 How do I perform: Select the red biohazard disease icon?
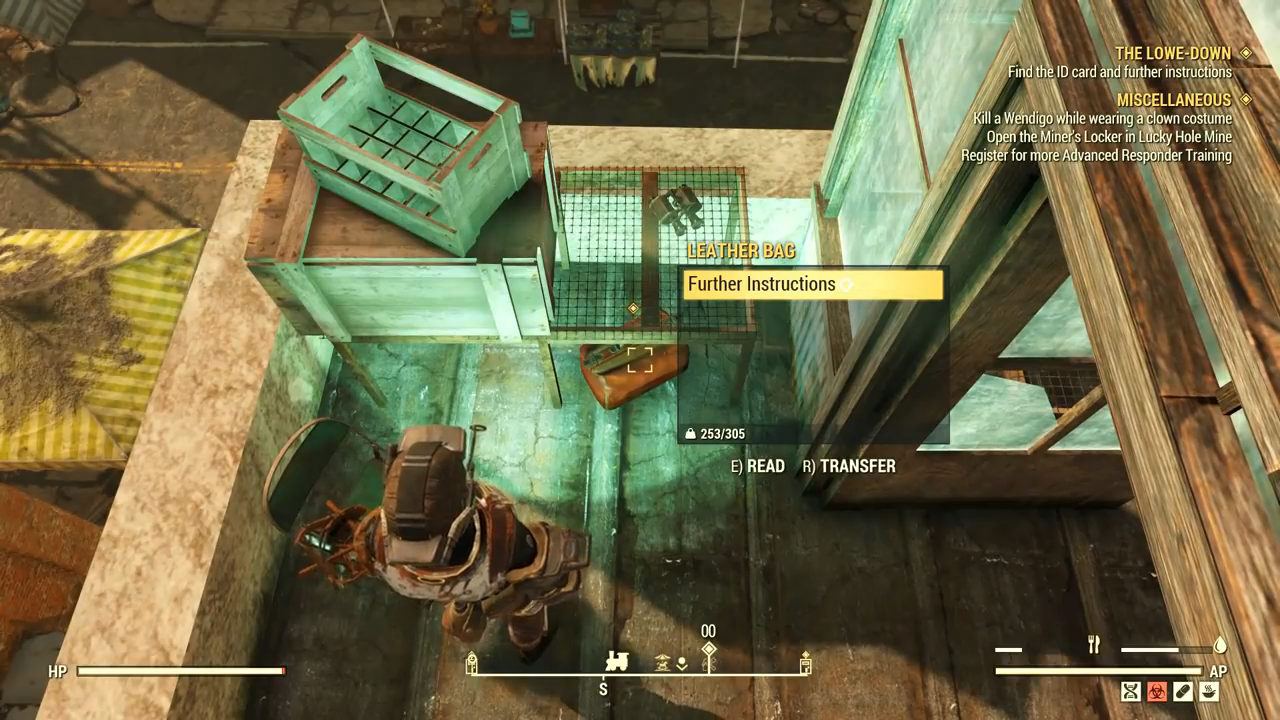click(1157, 691)
